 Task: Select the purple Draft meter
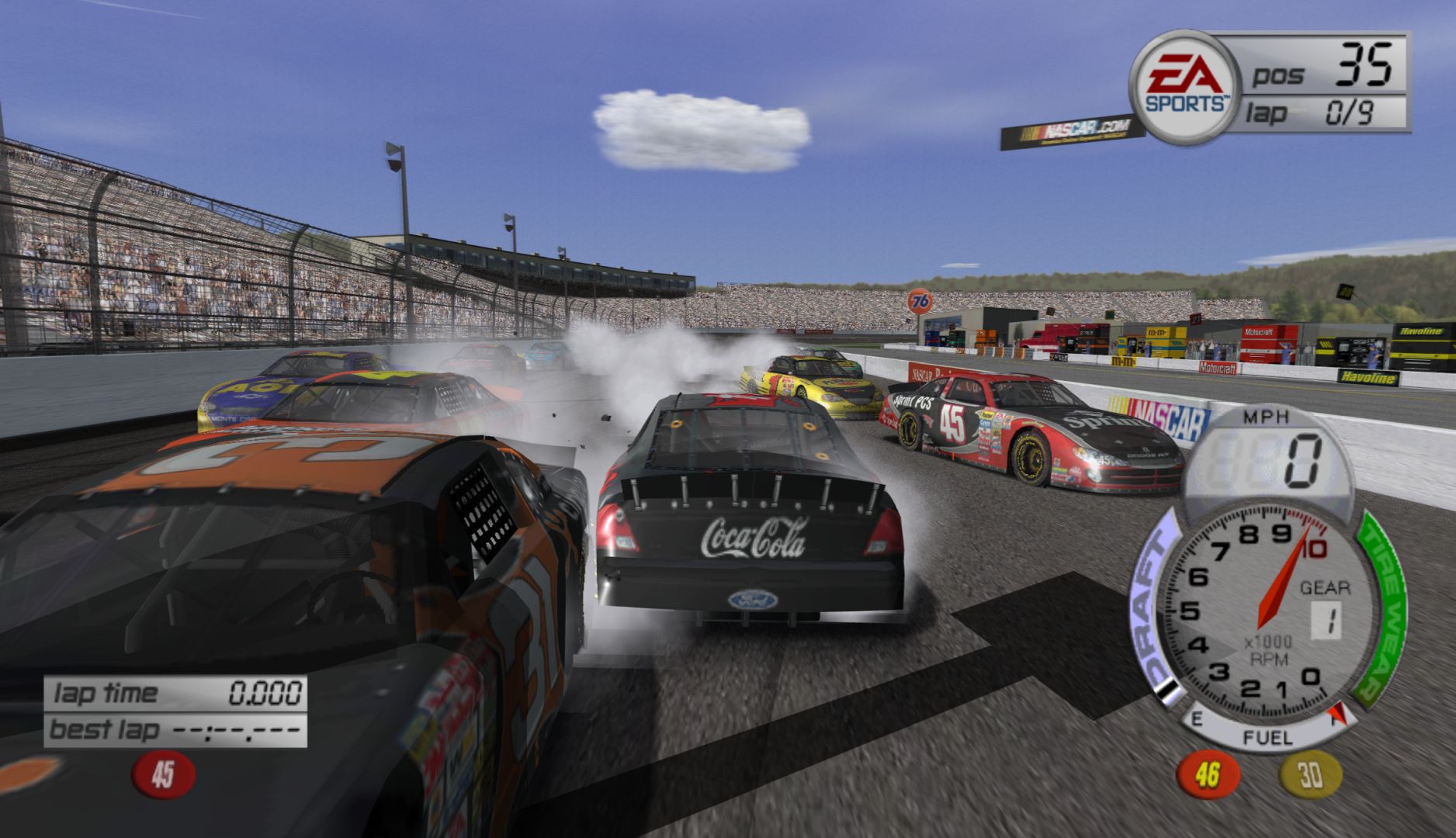pos(1156,613)
